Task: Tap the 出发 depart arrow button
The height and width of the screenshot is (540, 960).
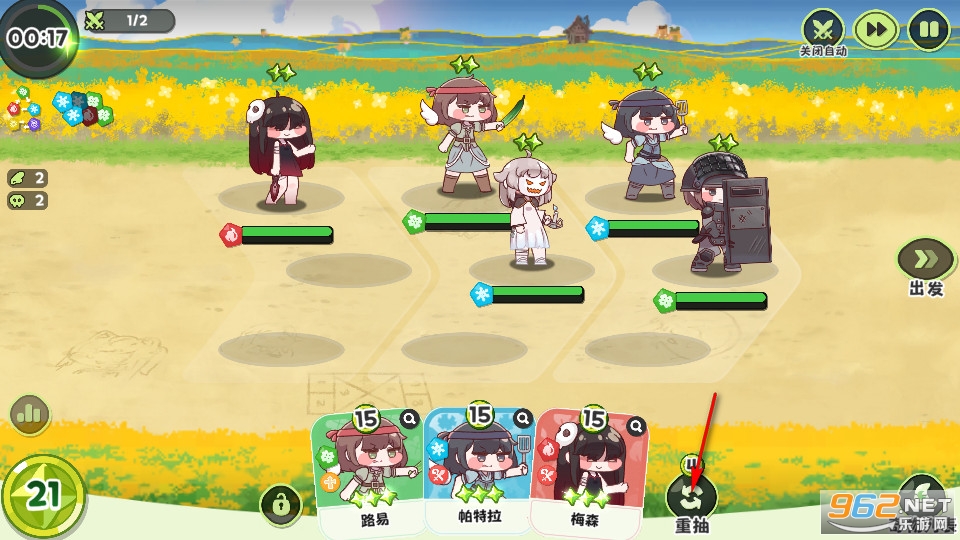Action: pyautogui.click(x=925, y=260)
